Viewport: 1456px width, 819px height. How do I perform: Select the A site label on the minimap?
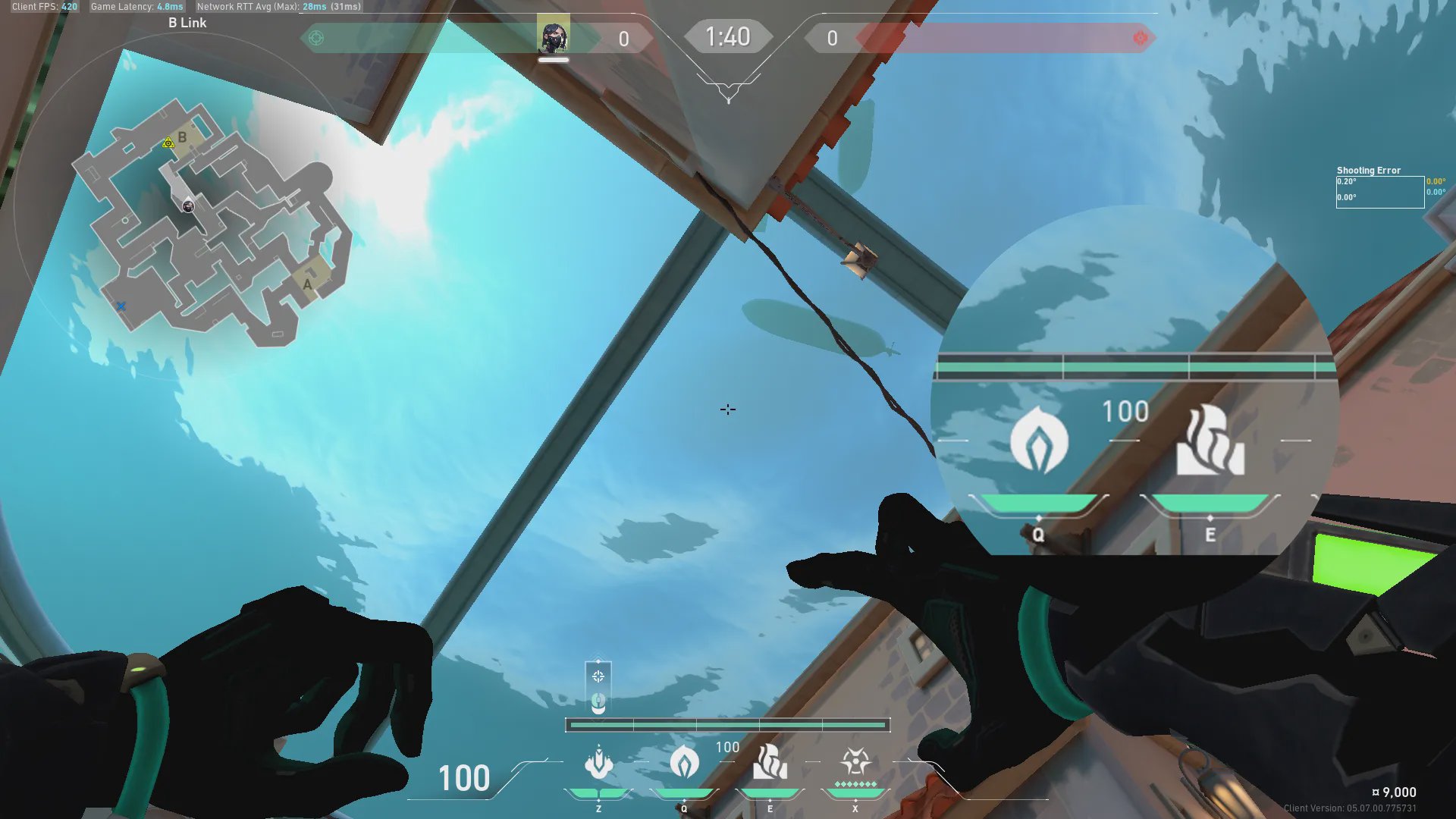[307, 284]
